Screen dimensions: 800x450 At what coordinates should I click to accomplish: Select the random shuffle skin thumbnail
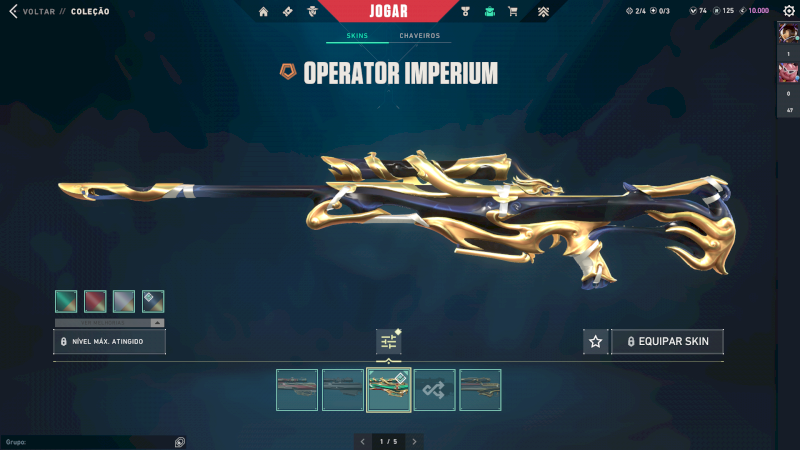tap(435, 390)
